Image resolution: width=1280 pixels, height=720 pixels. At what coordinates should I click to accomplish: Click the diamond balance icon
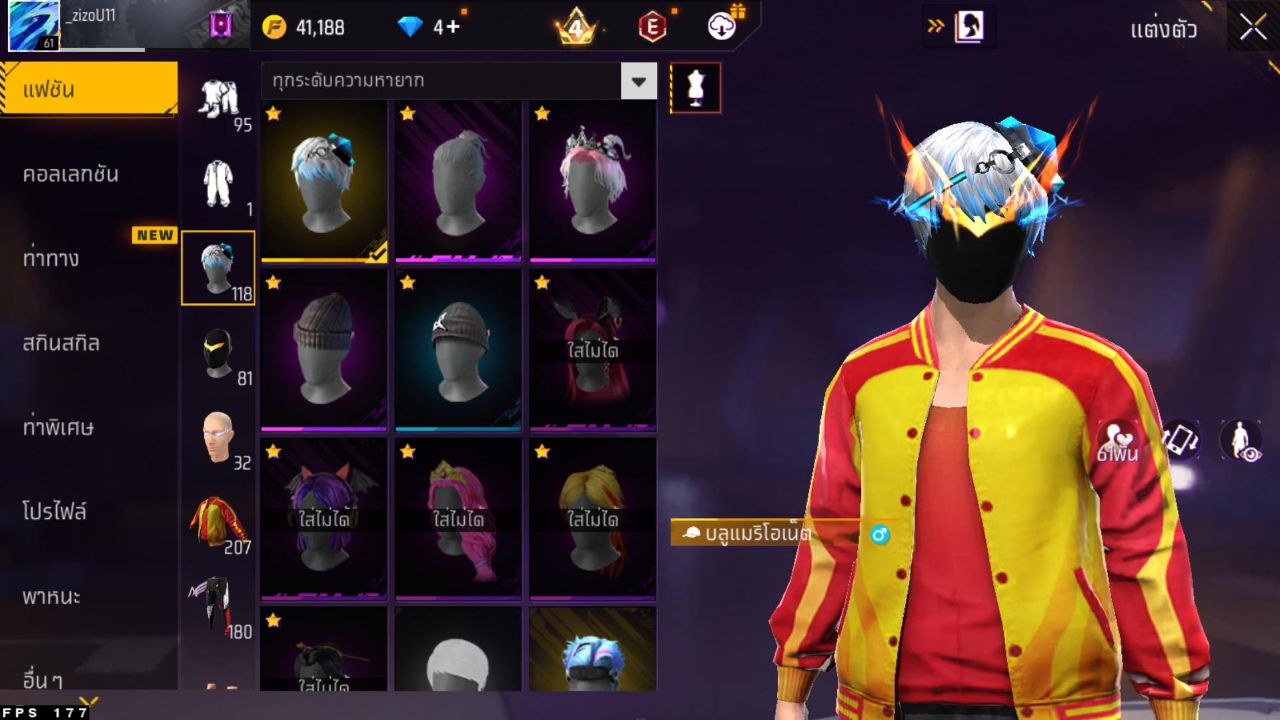click(408, 27)
